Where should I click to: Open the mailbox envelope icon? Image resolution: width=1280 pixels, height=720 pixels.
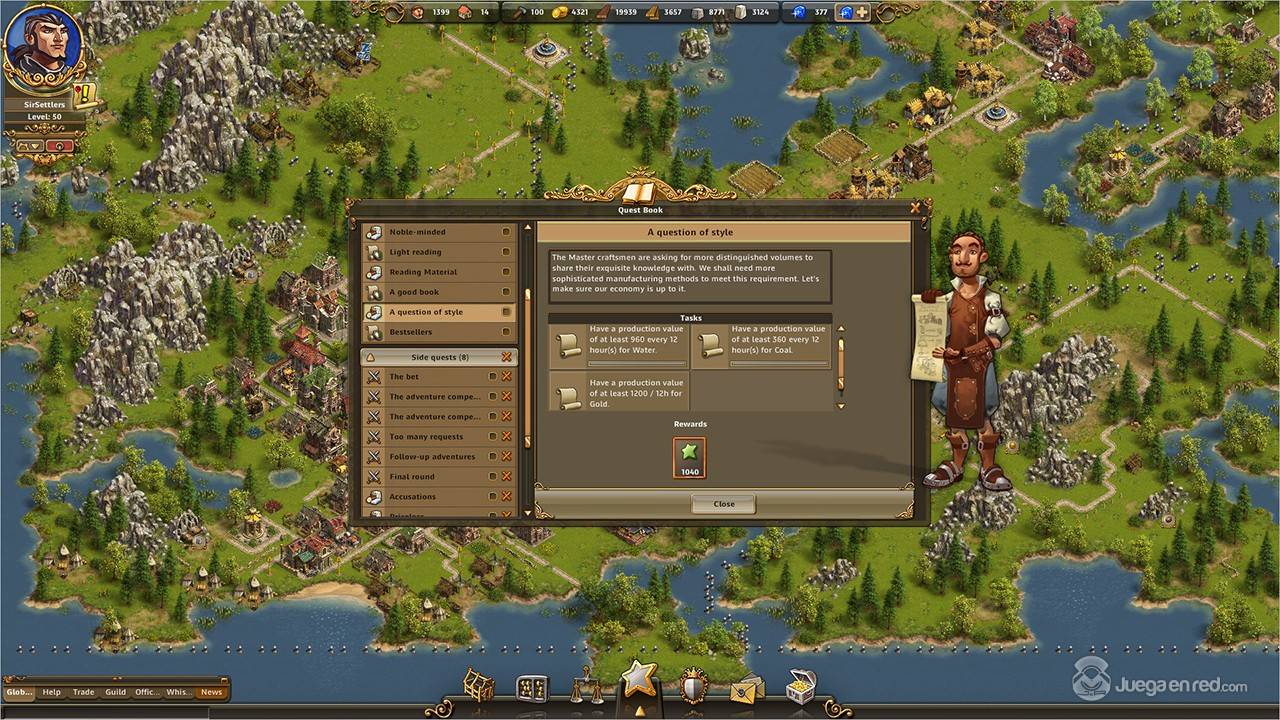(746, 688)
